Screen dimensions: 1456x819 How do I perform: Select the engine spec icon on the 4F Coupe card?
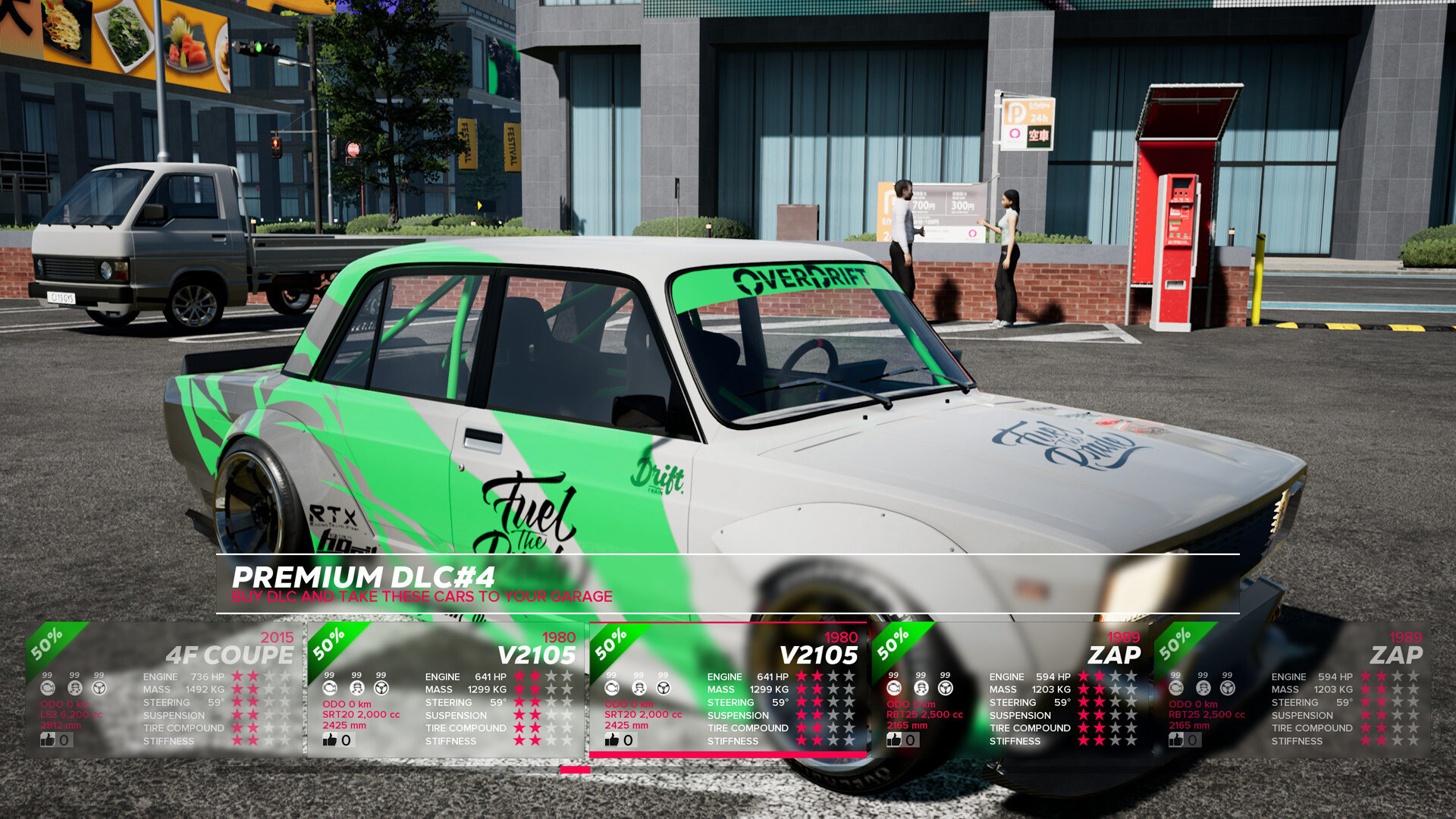click(49, 688)
